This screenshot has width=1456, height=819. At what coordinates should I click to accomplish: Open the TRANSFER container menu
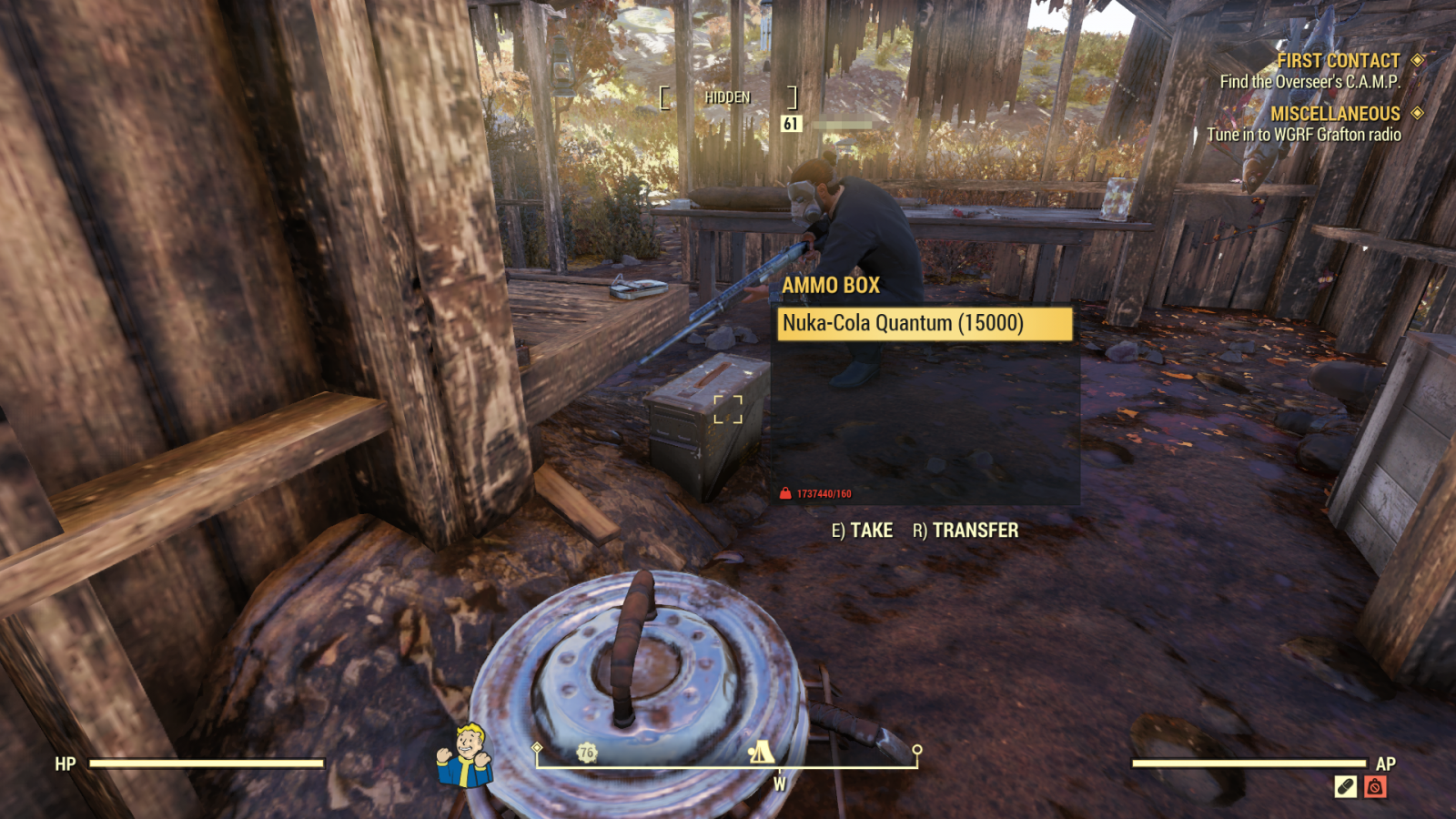[966, 531]
